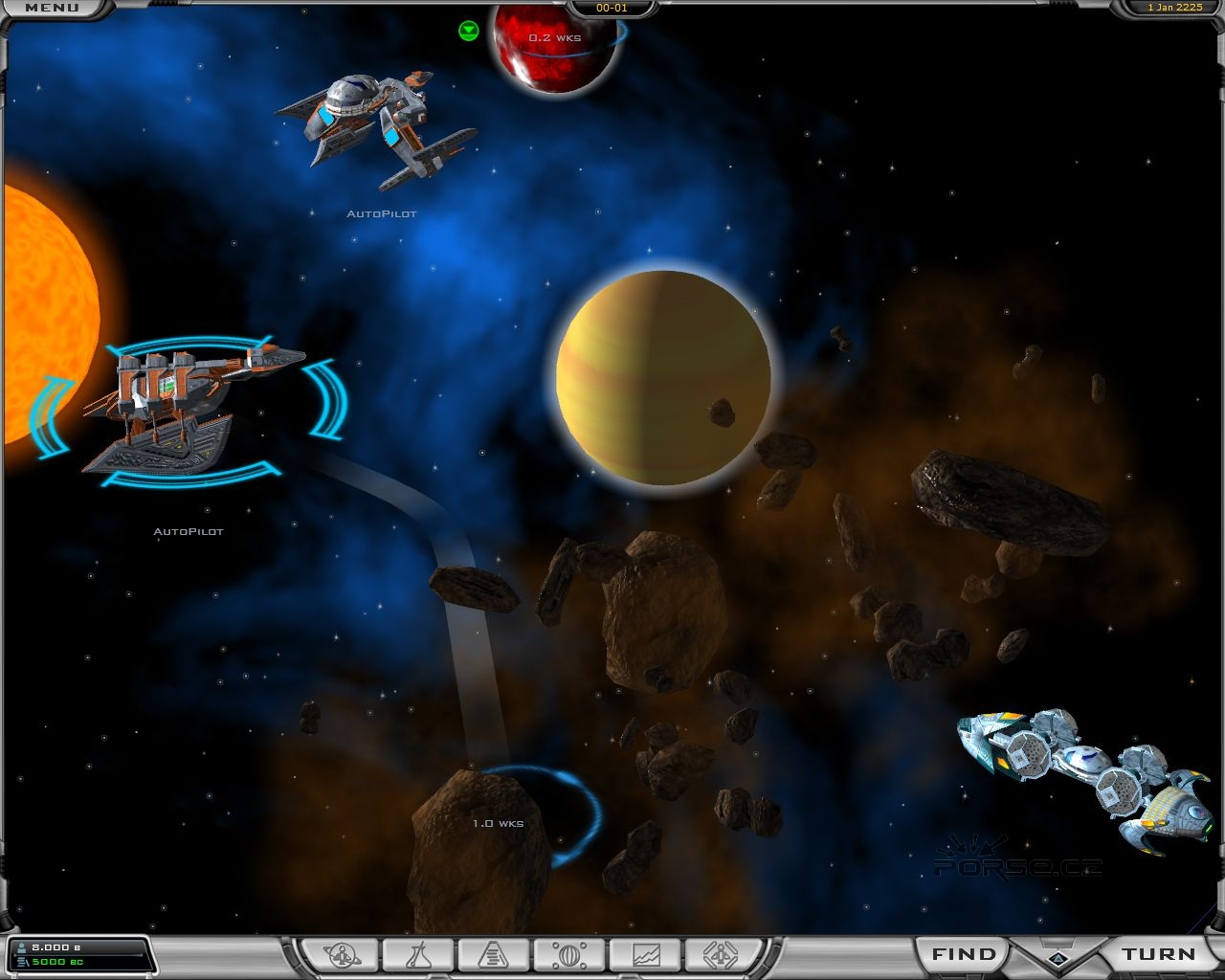Screen dimensions: 1225x980
Task: Click the small triangle between Find and Turn
Action: pos(1058,958)
